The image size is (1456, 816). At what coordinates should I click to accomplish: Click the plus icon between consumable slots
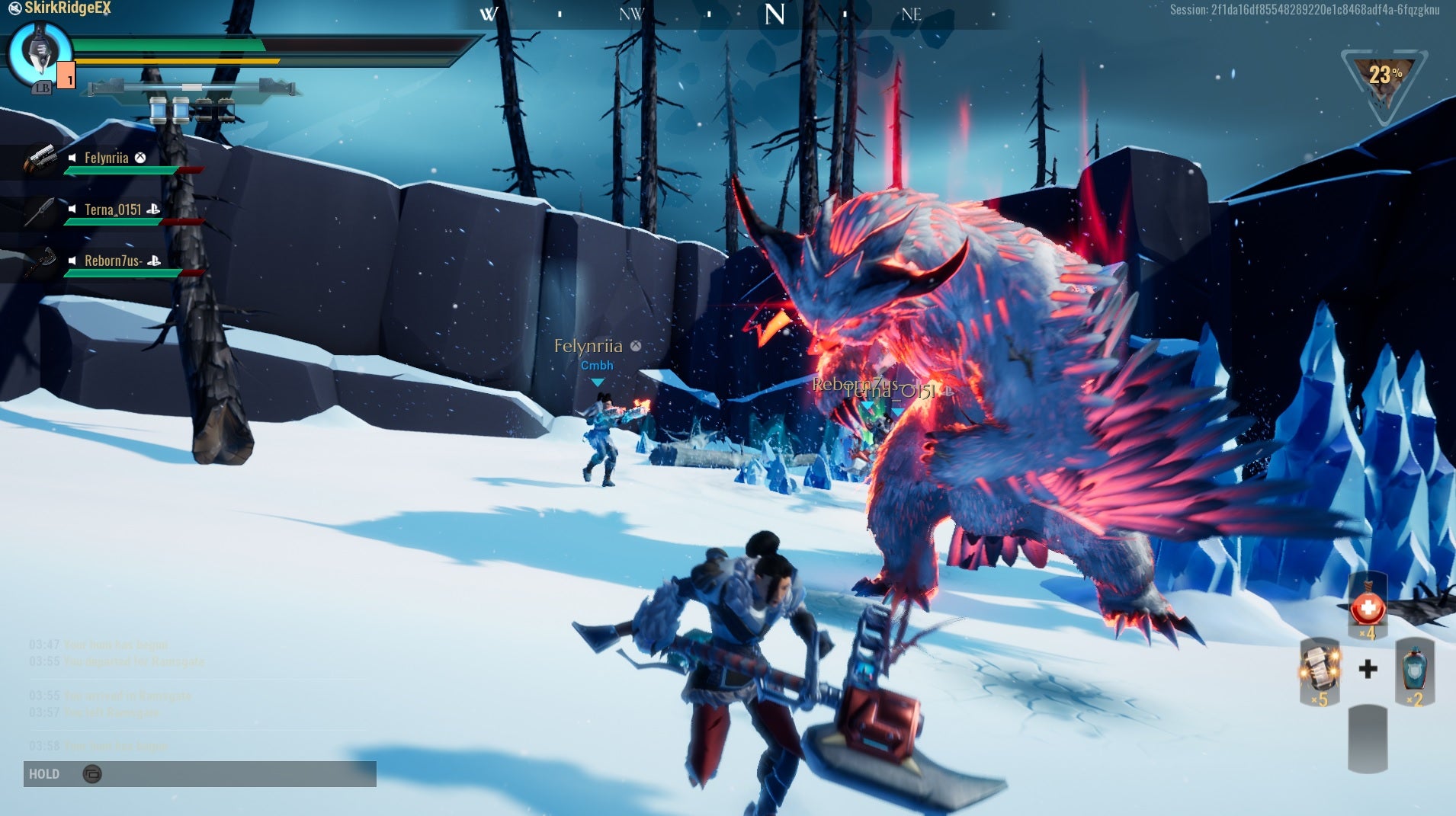(x=1370, y=670)
